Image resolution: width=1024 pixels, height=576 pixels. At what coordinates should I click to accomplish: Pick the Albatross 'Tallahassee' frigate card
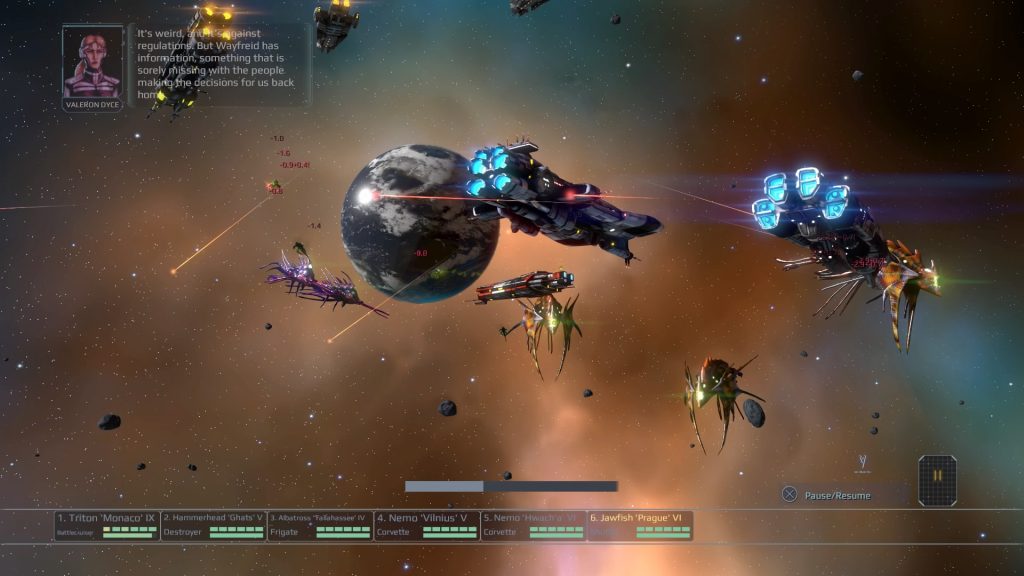click(320, 525)
